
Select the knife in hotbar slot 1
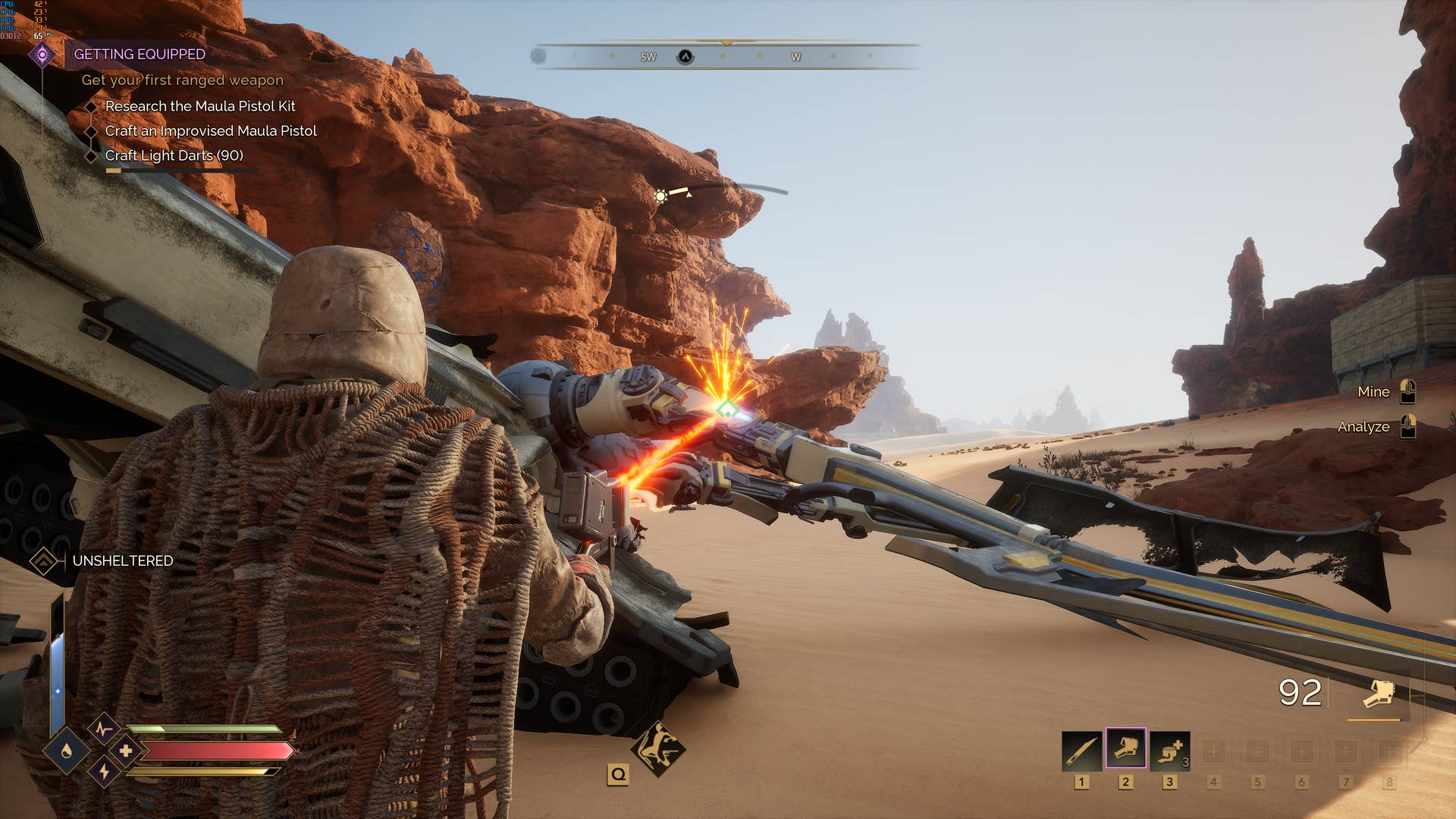coord(1081,751)
